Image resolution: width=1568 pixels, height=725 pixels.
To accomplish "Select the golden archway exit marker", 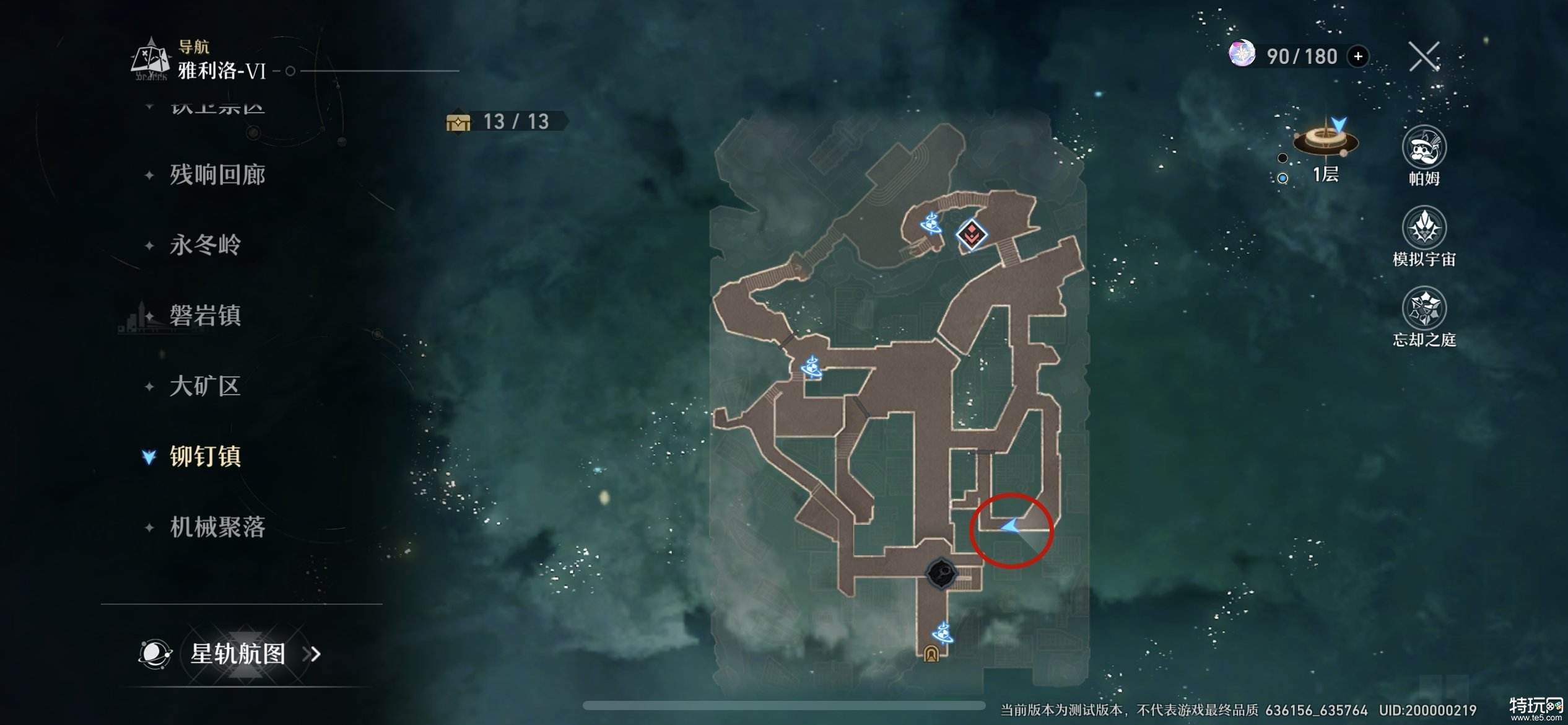I will (x=931, y=654).
